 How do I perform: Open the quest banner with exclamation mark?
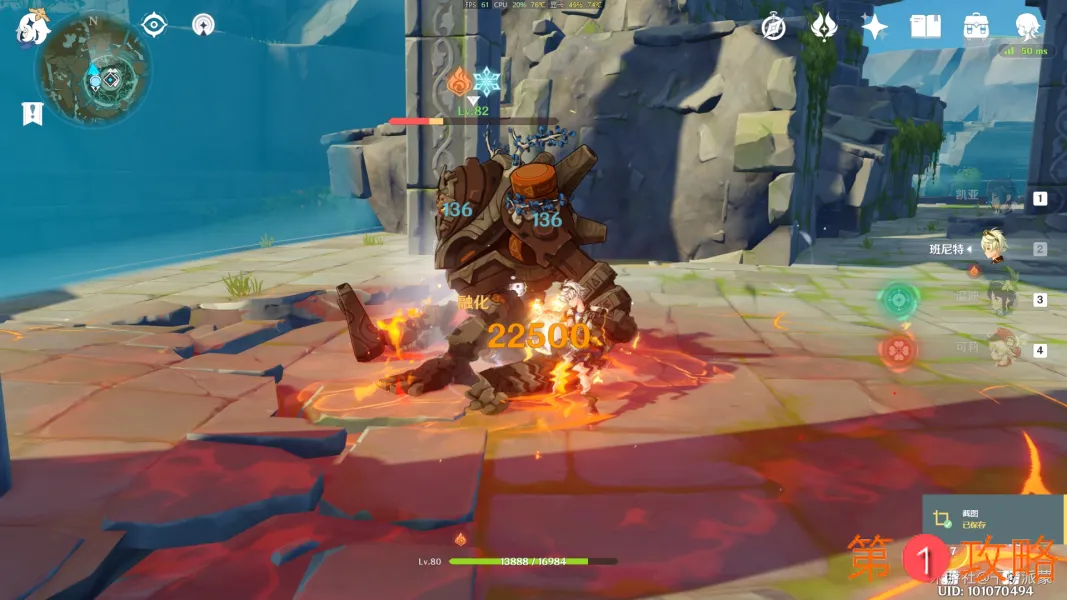point(32,114)
